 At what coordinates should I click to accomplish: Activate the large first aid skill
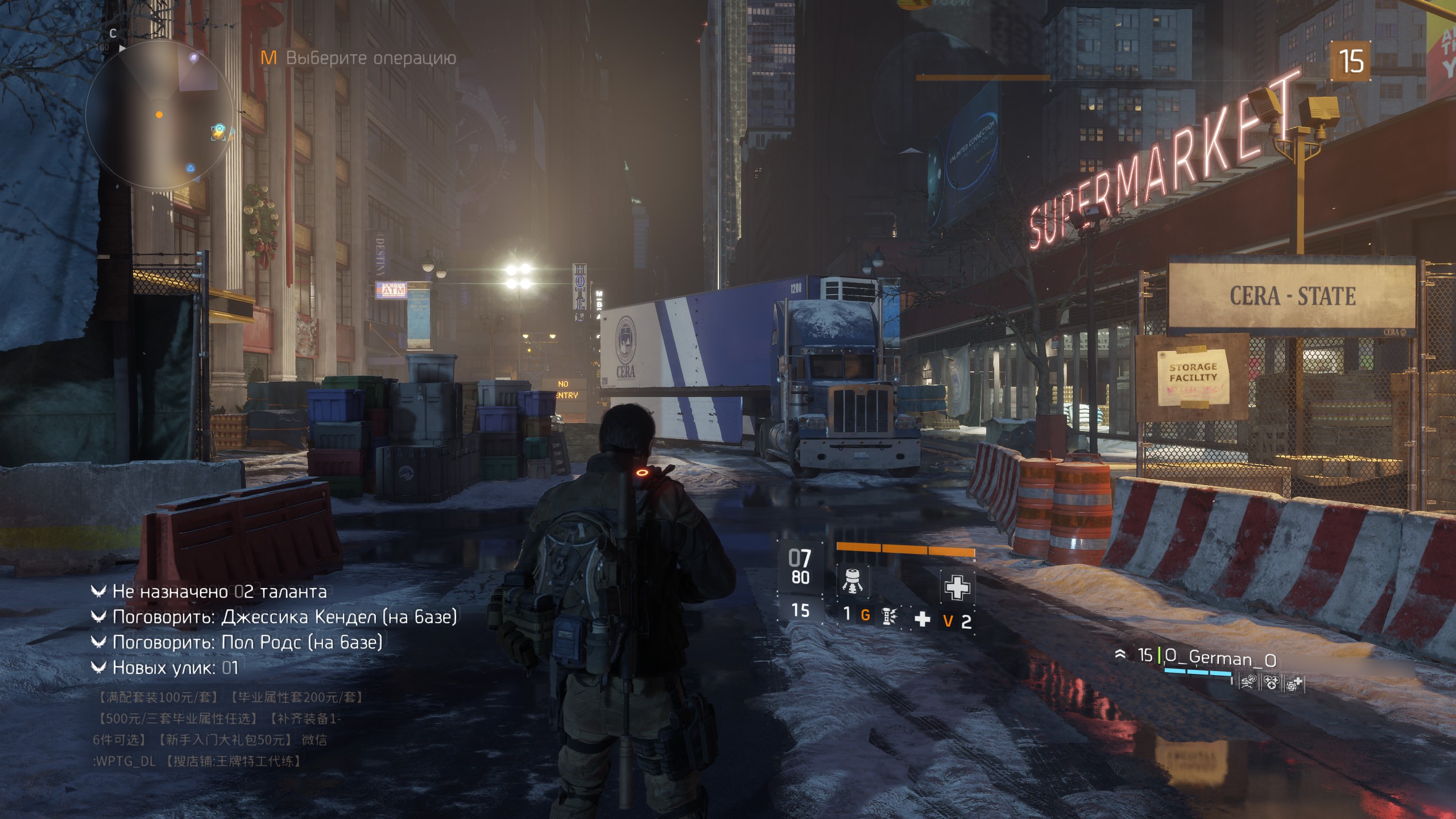pyautogui.click(x=957, y=586)
